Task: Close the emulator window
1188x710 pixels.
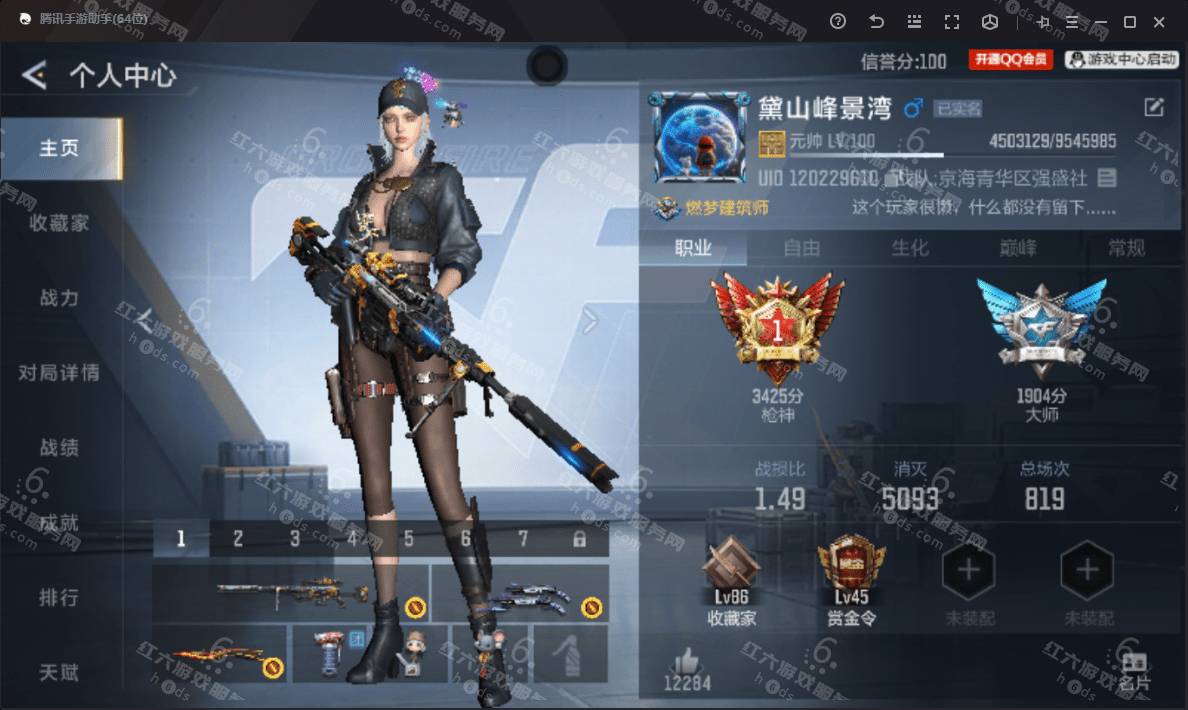Action: click(1160, 21)
